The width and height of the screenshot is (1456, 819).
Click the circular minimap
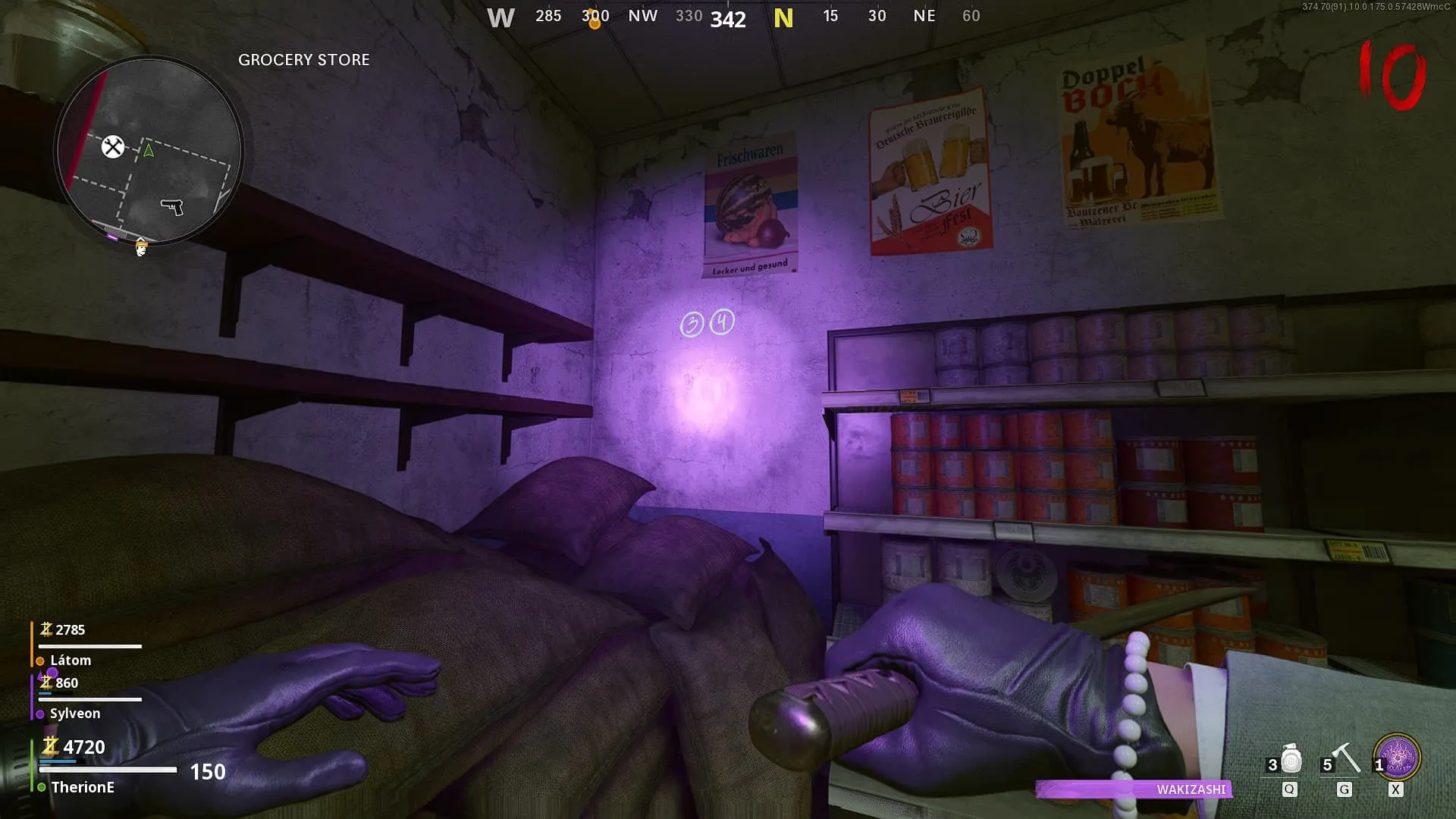tap(149, 151)
